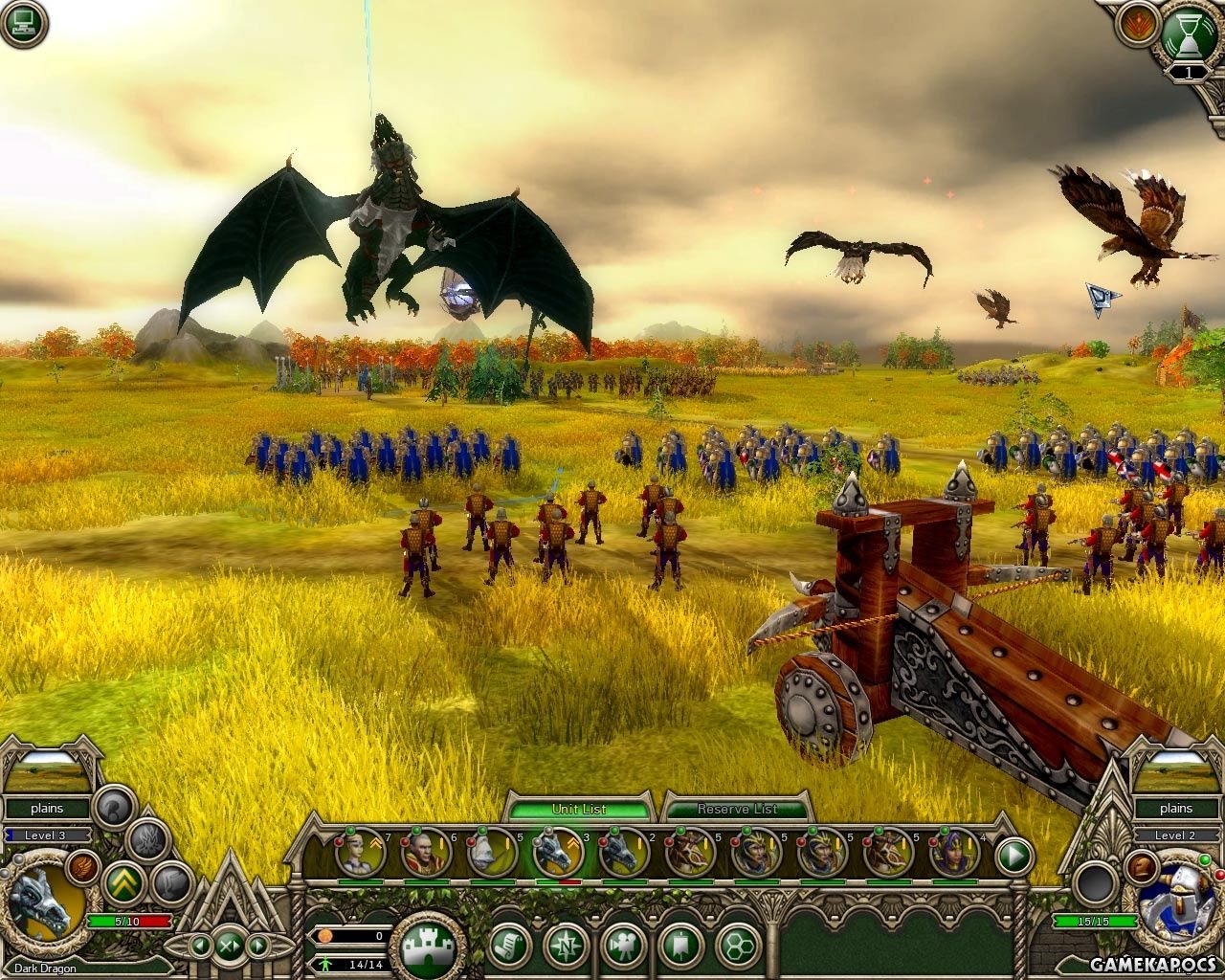This screenshot has height=980, width=1225.
Task: Click the armored knight enemy portrait
Action: click(x=1178, y=902)
